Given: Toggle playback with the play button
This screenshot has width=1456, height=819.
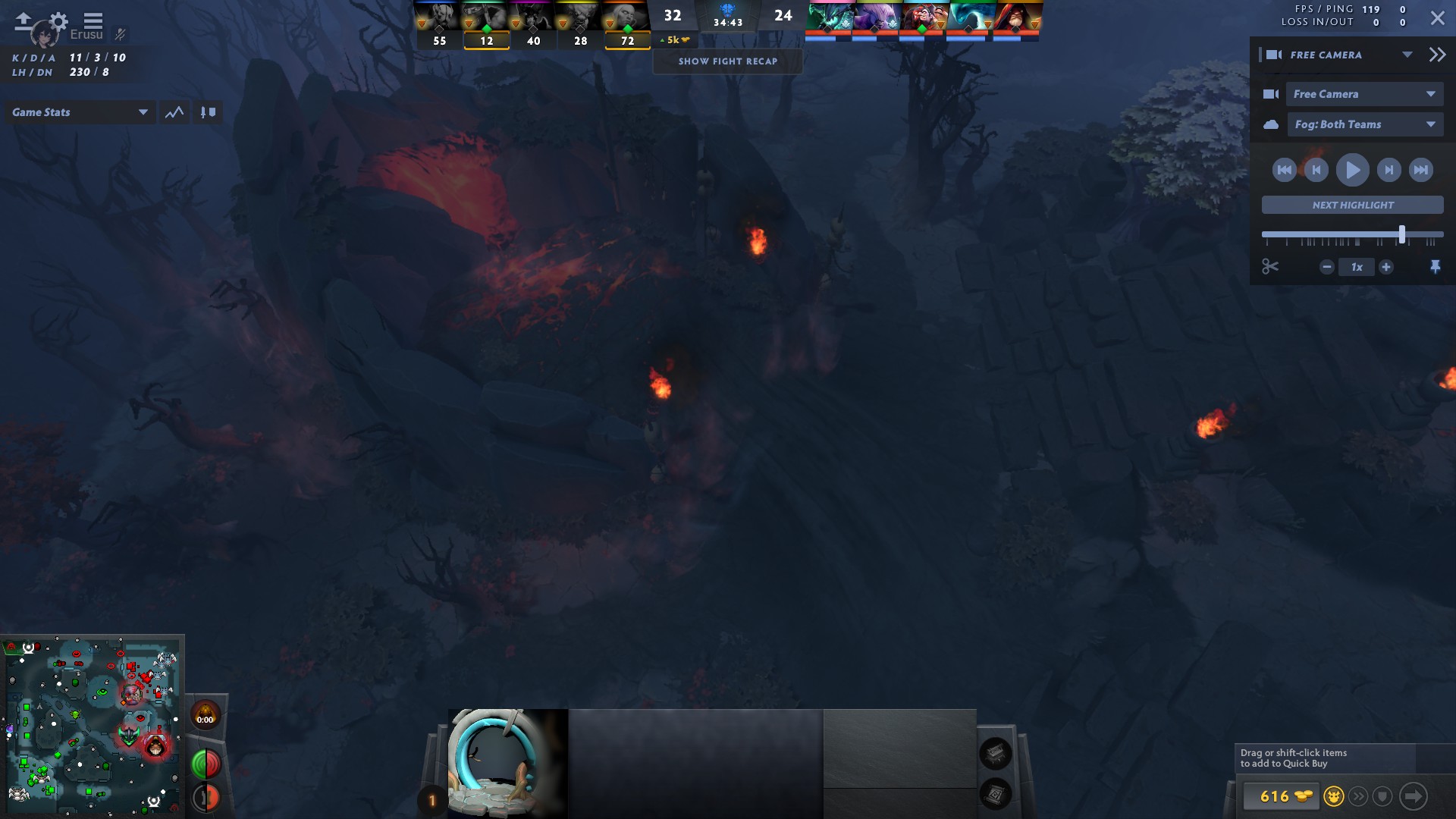Looking at the screenshot, I should [x=1352, y=170].
